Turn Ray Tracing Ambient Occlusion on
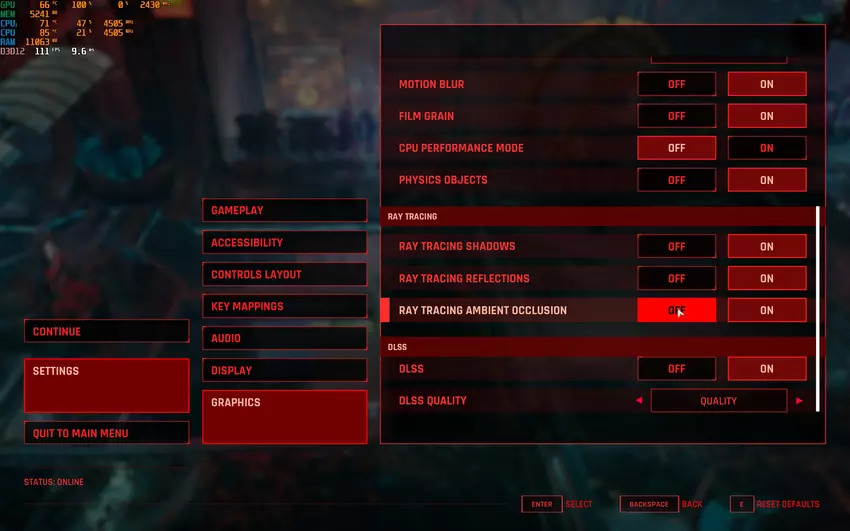This screenshot has height=531, width=850. click(767, 310)
